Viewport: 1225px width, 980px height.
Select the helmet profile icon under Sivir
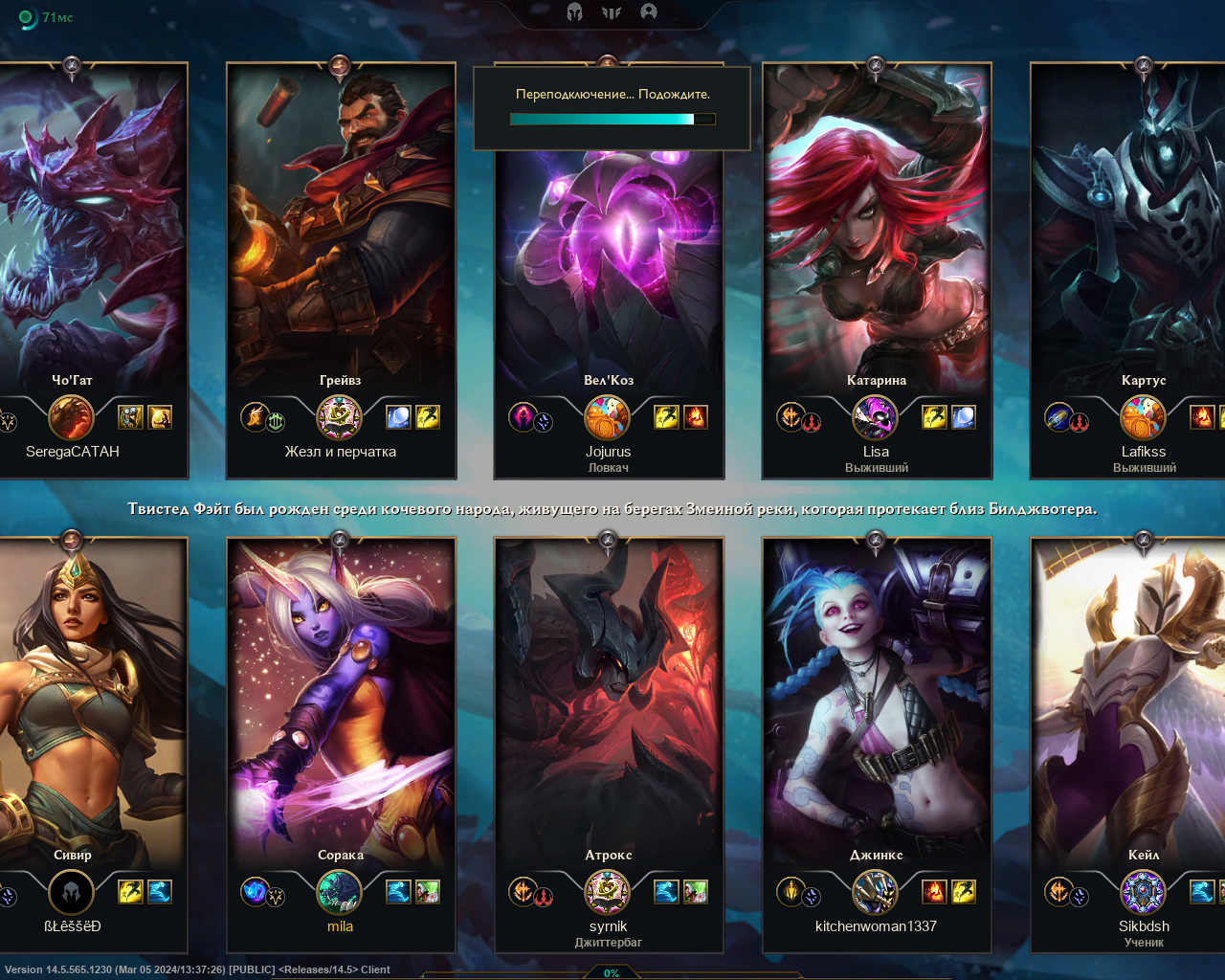tap(71, 892)
